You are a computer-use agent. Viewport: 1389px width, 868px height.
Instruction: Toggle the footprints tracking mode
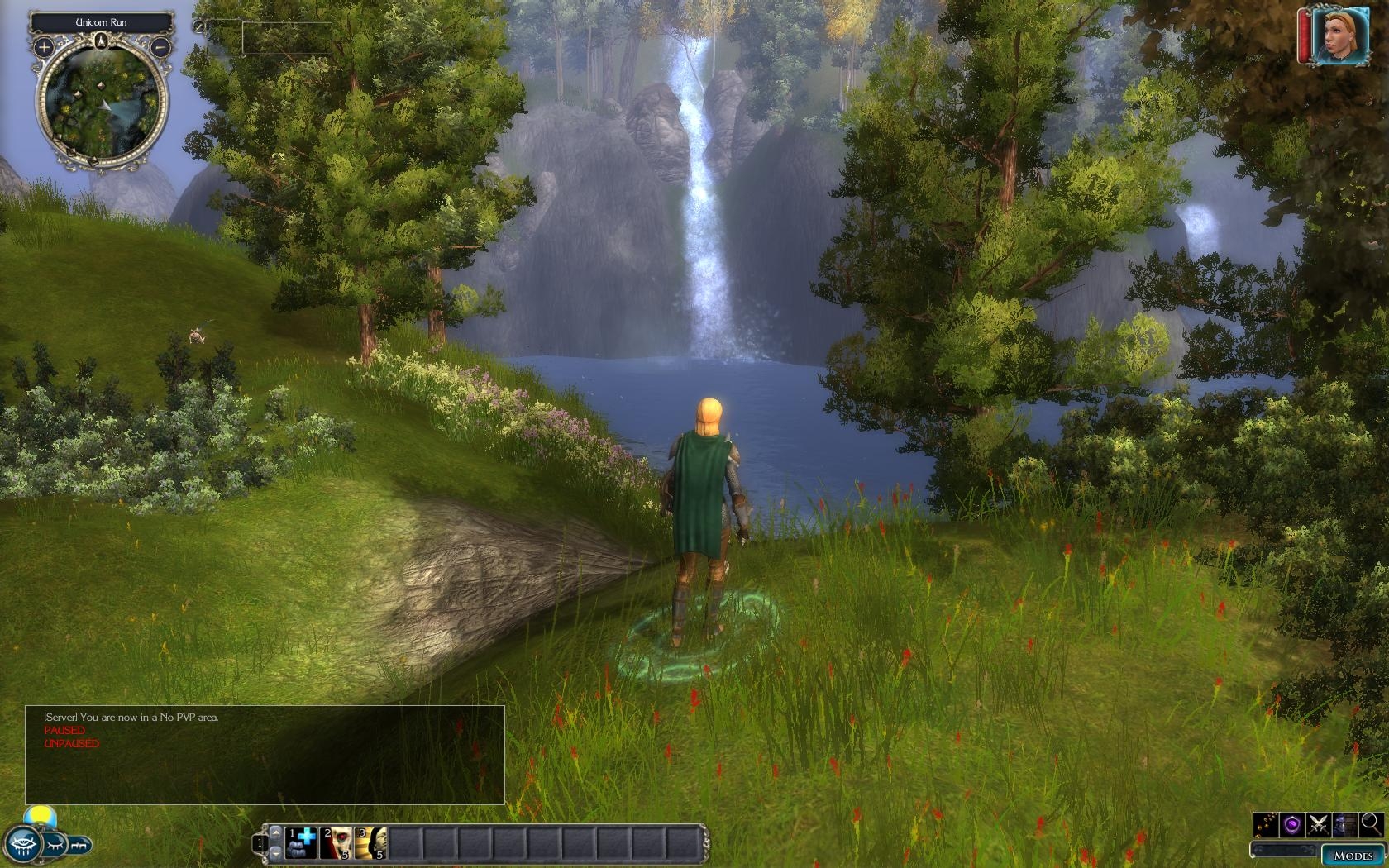tap(1267, 824)
